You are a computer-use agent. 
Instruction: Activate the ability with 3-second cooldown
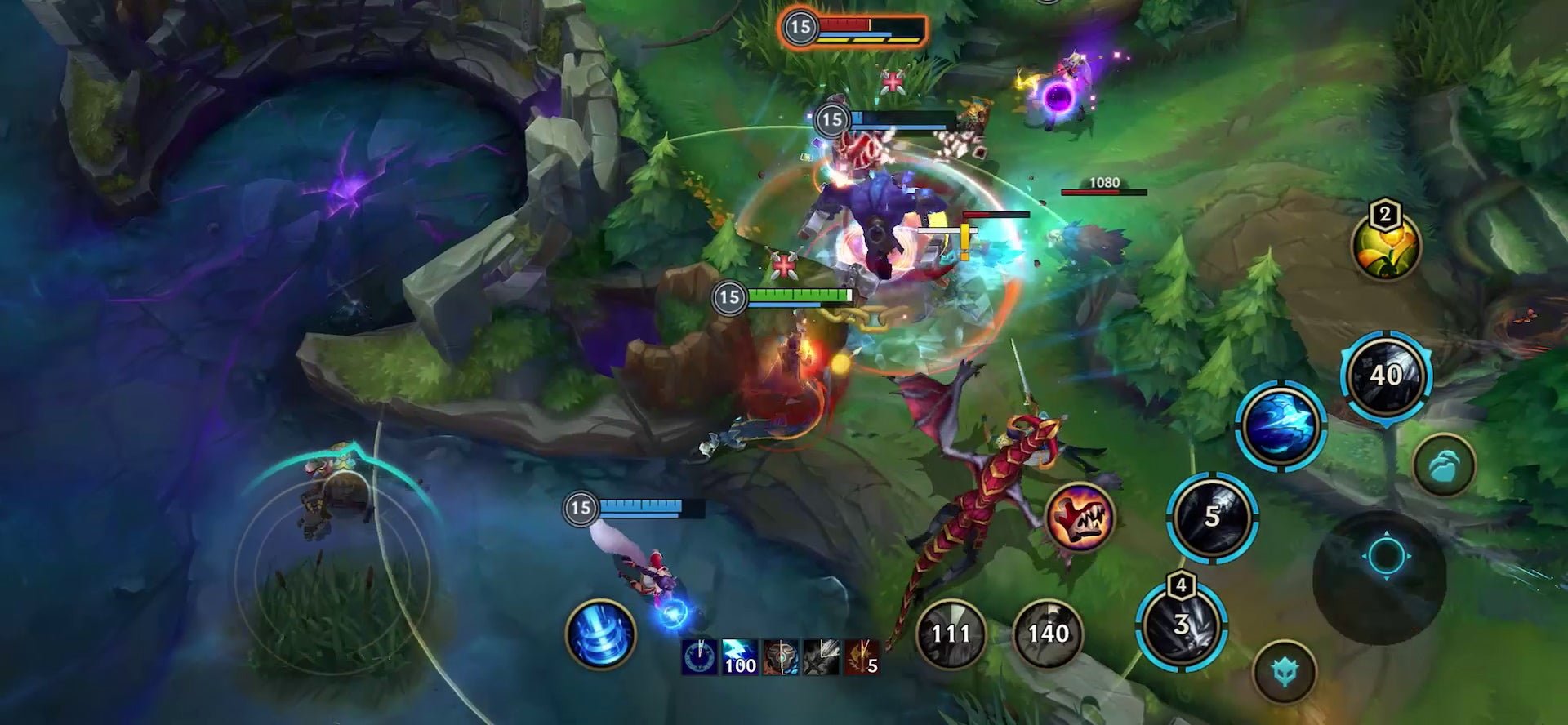(x=1181, y=626)
